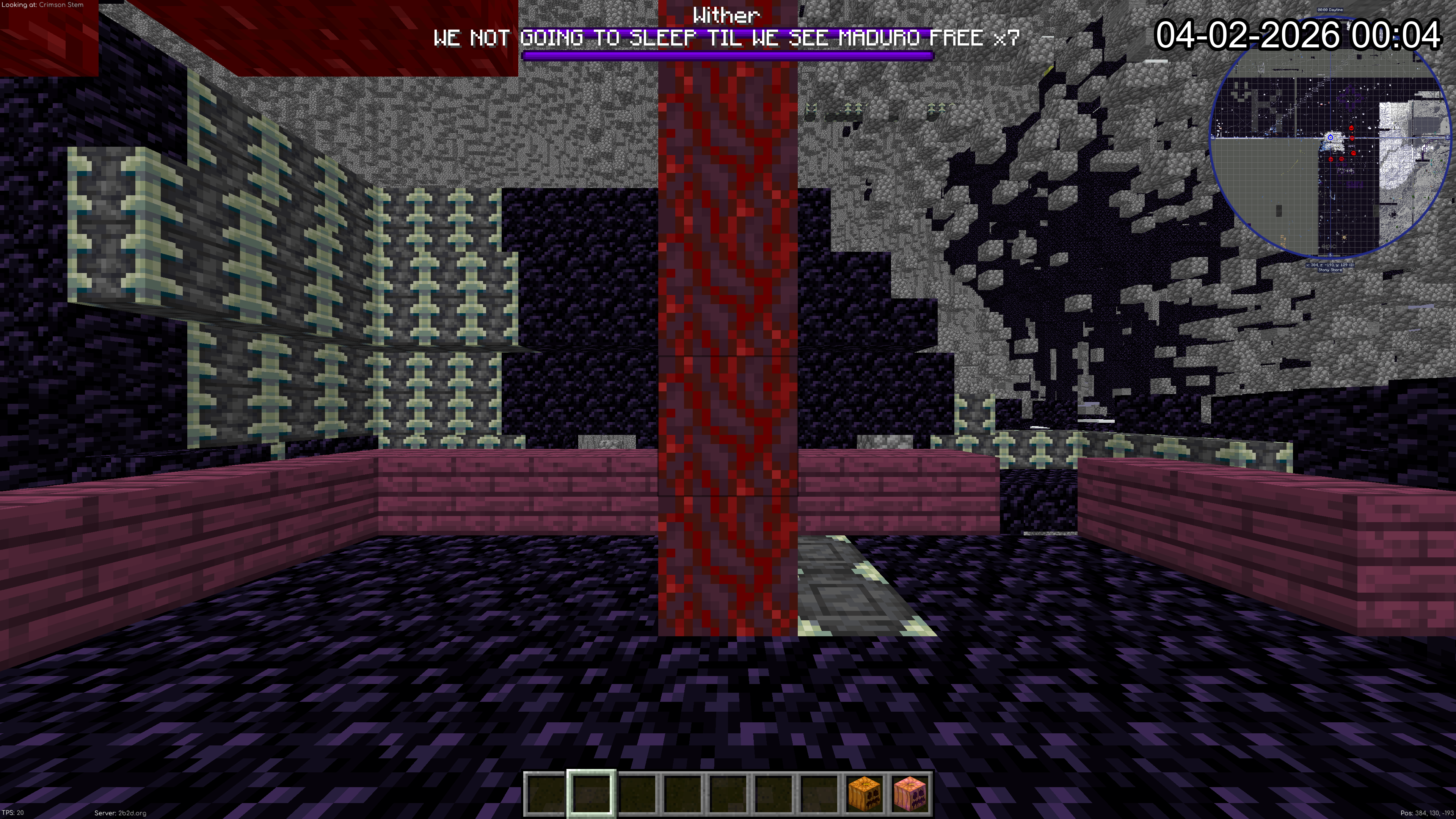Click the yellow star marker on the minimap
Image resolution: width=1456 pixels, height=819 pixels.
point(1344,238)
